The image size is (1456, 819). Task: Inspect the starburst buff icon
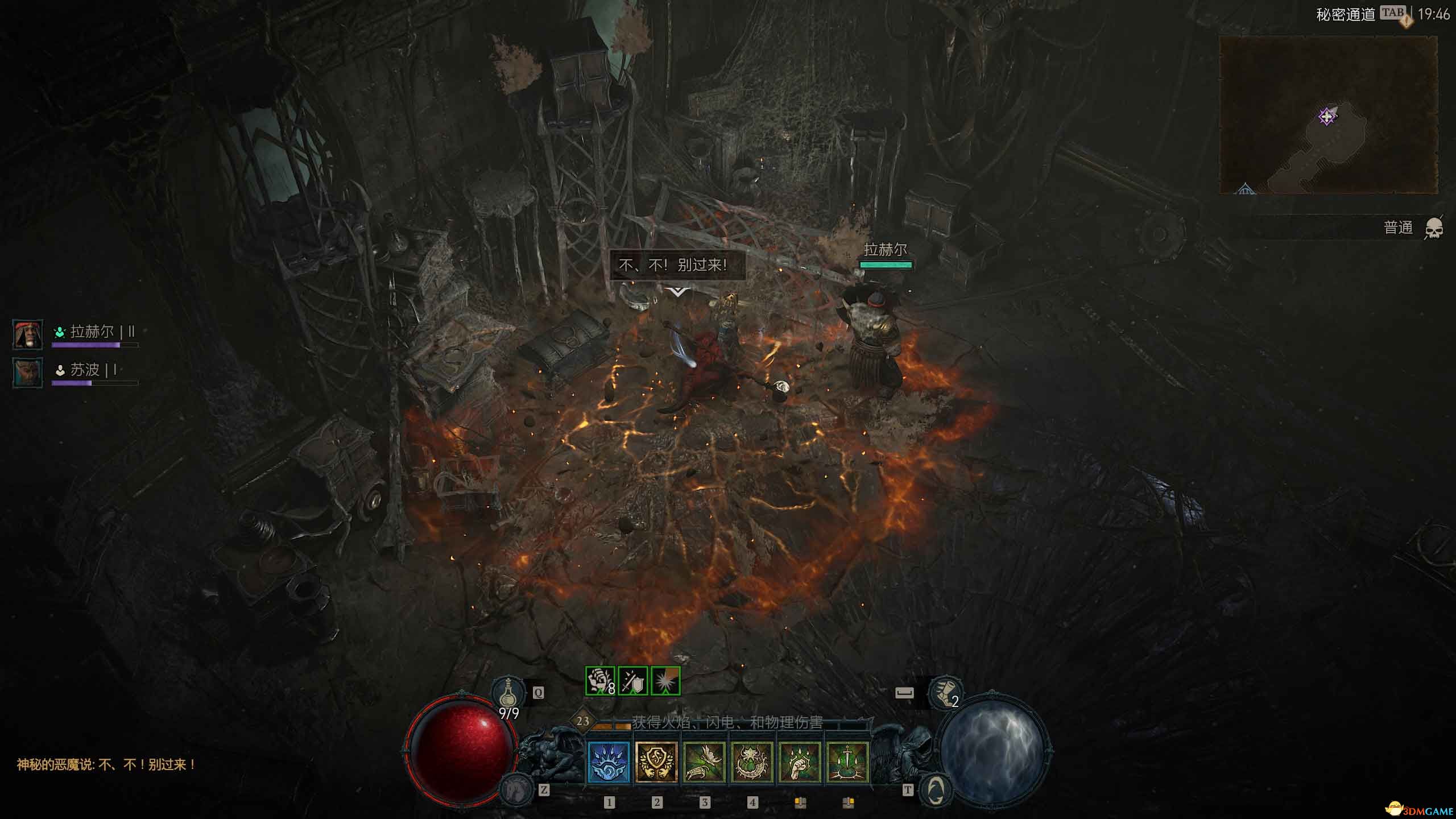(x=665, y=681)
